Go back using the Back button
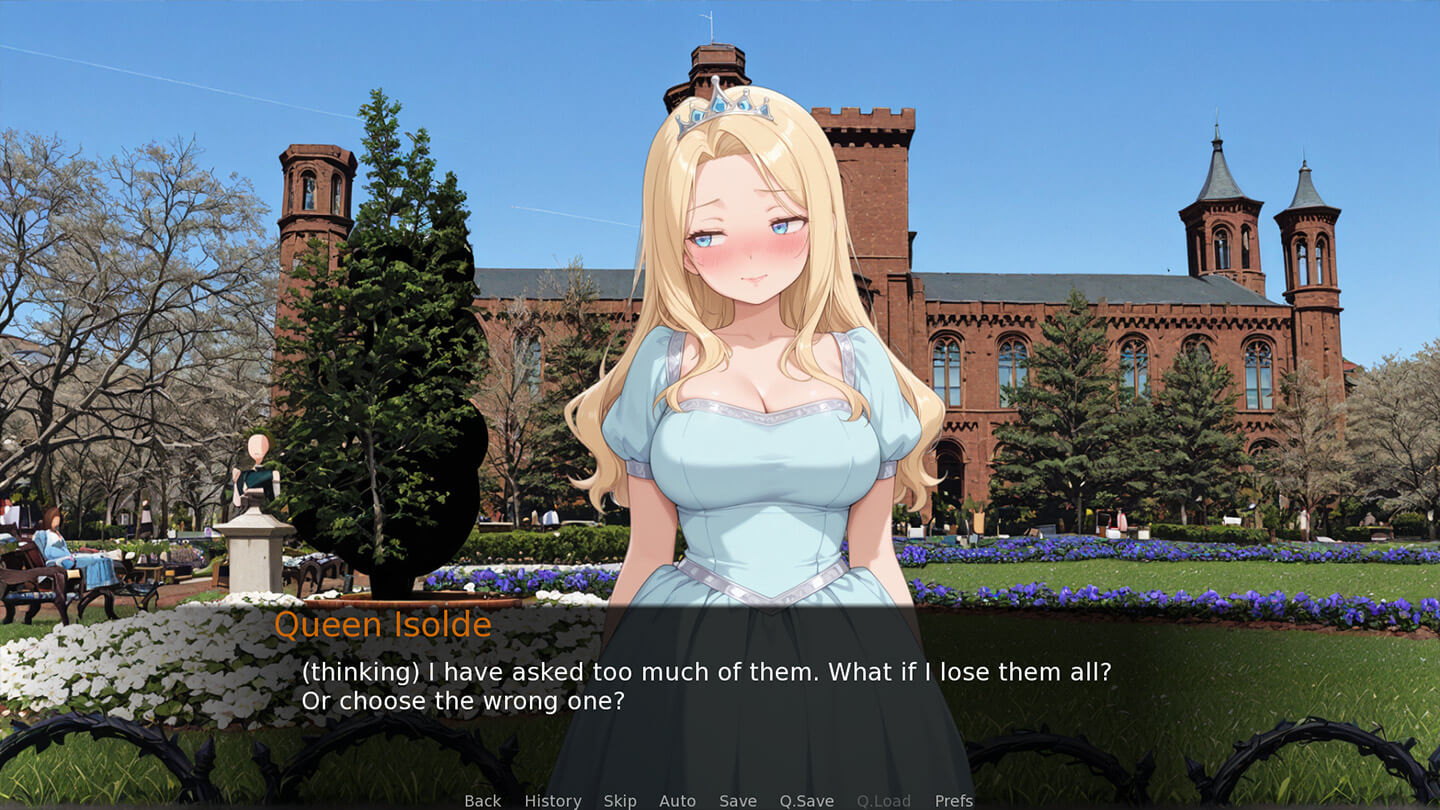 [482, 800]
